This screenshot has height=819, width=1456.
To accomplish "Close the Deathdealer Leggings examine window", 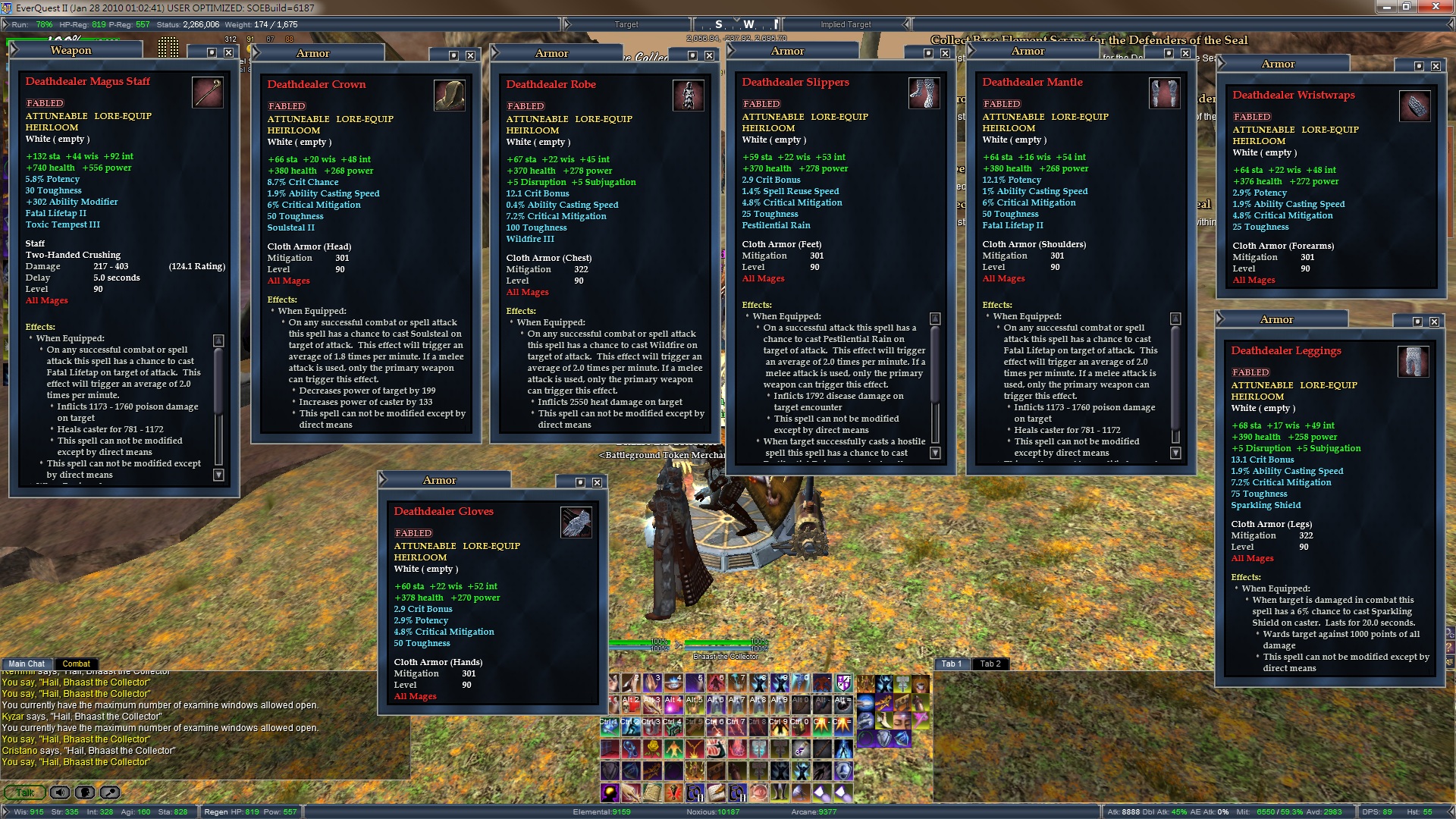I will click(1434, 322).
